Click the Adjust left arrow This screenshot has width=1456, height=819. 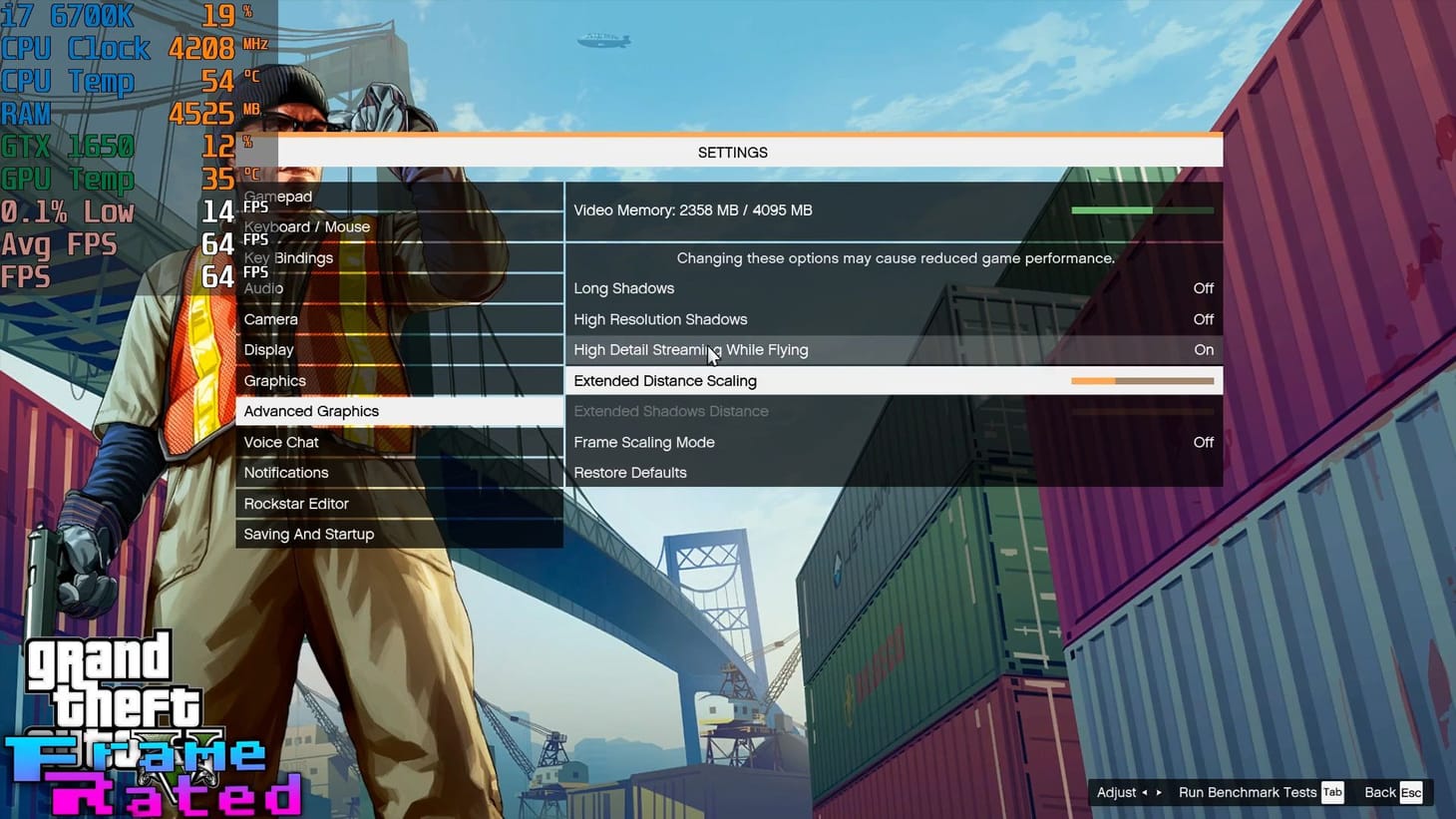point(1143,792)
